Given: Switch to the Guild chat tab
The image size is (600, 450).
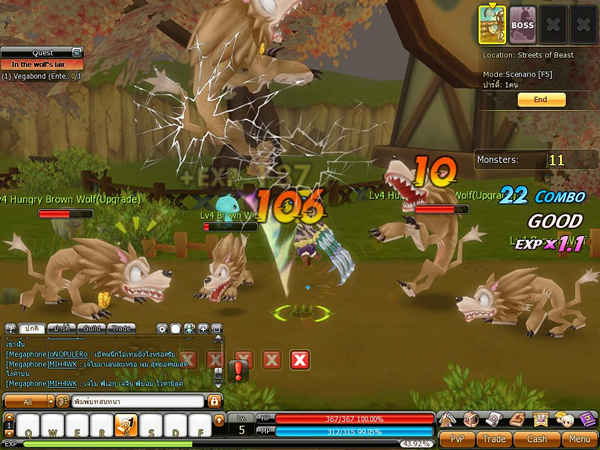Looking at the screenshot, I should (92, 328).
